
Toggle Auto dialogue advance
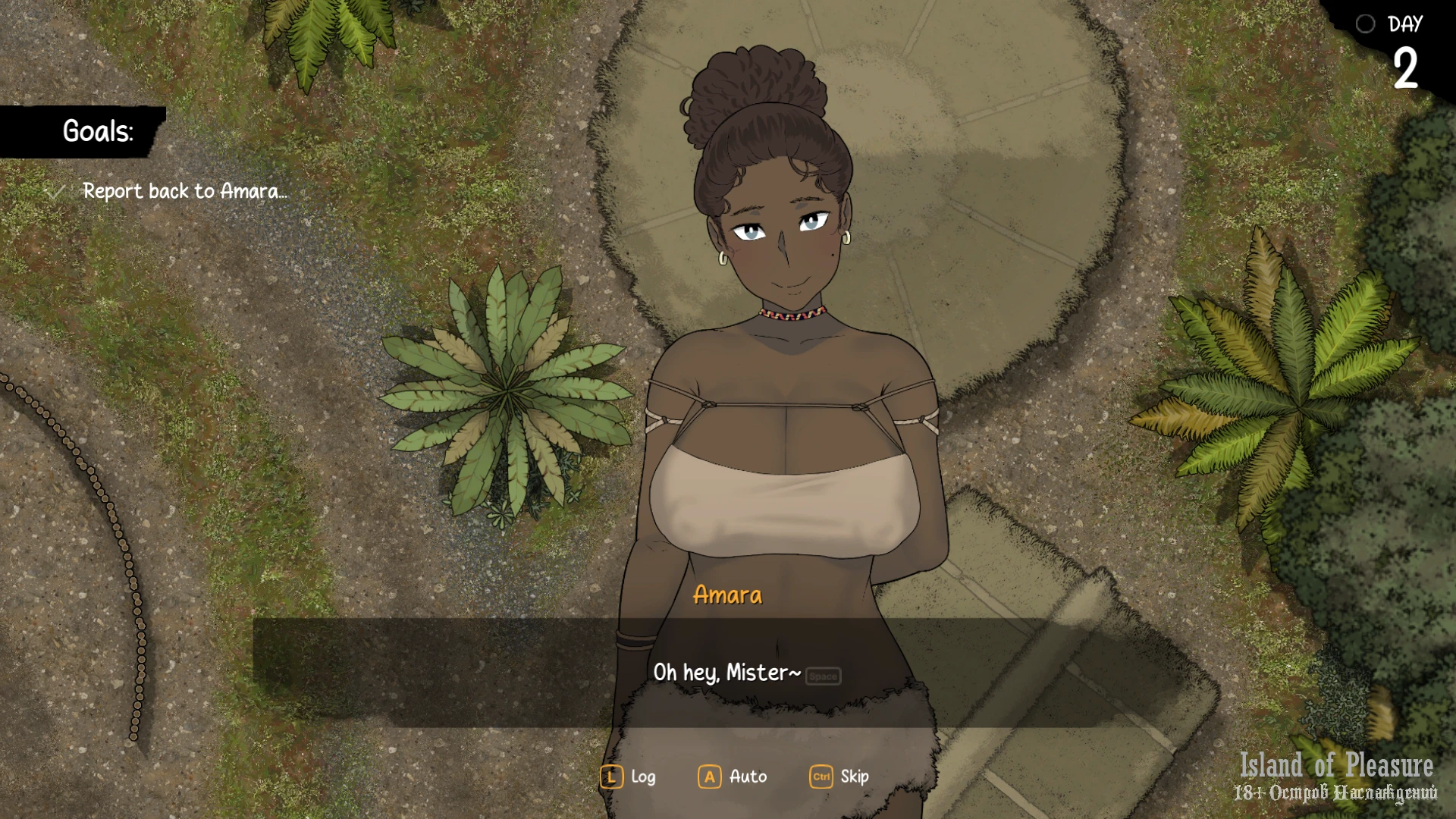(x=733, y=777)
